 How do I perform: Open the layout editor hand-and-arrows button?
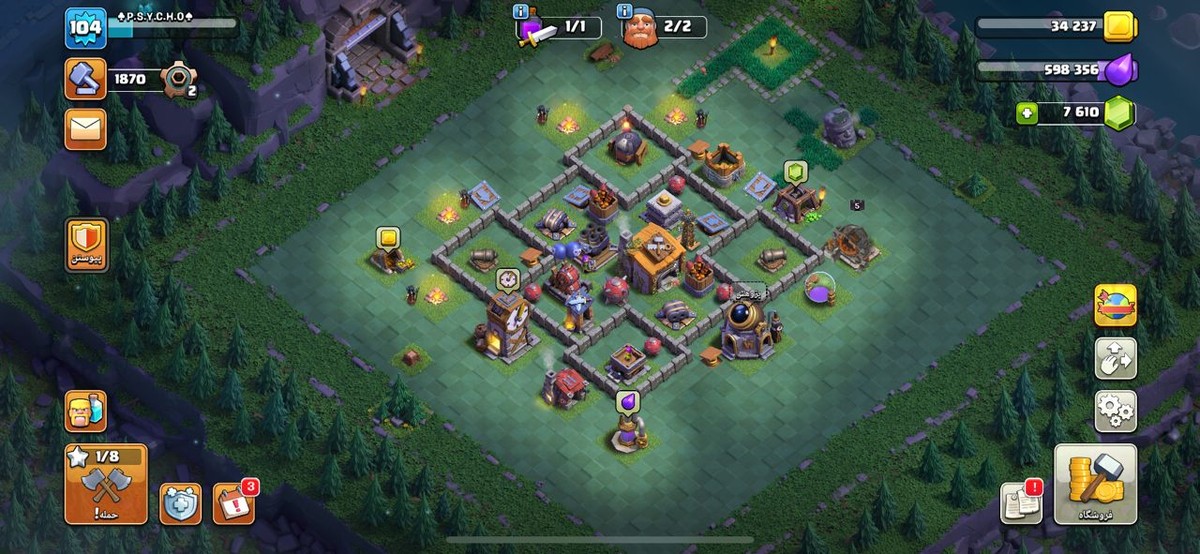coord(1115,358)
